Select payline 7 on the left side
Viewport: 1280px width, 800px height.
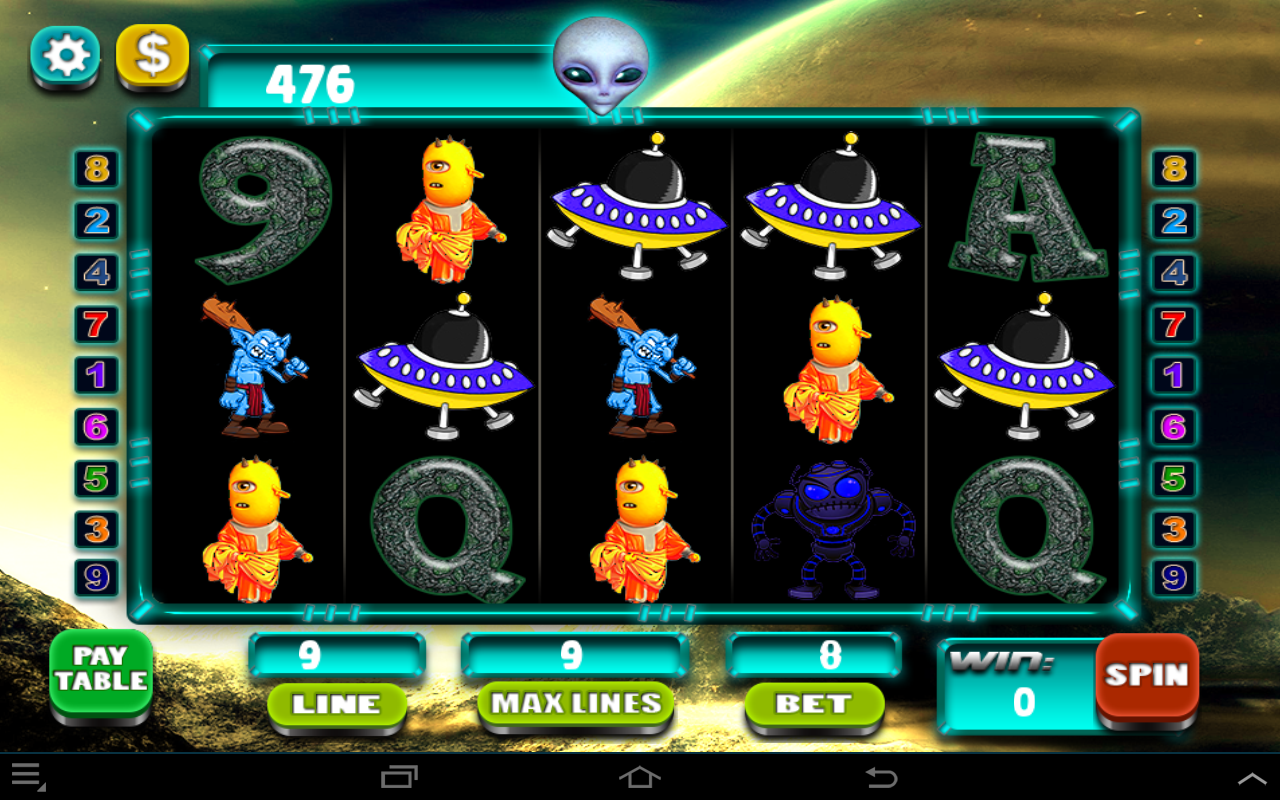pos(96,325)
